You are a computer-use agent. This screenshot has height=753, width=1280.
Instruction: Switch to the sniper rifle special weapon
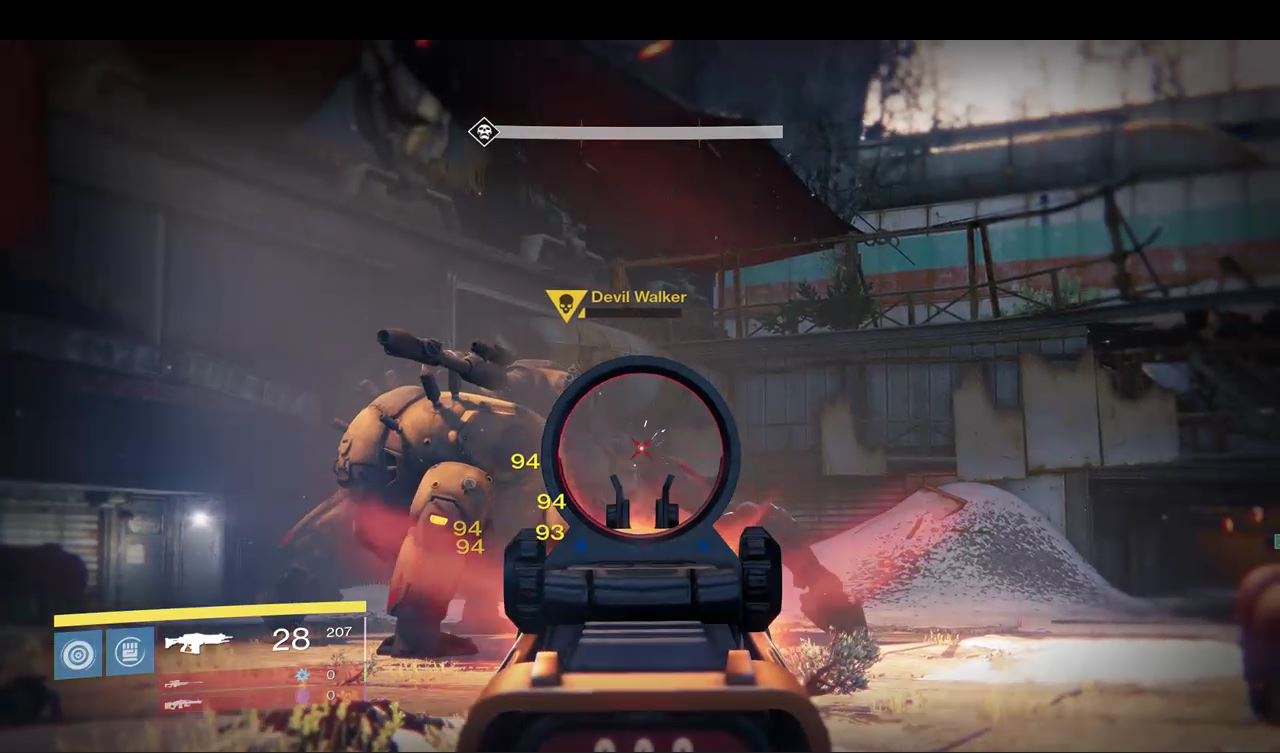[x=181, y=684]
